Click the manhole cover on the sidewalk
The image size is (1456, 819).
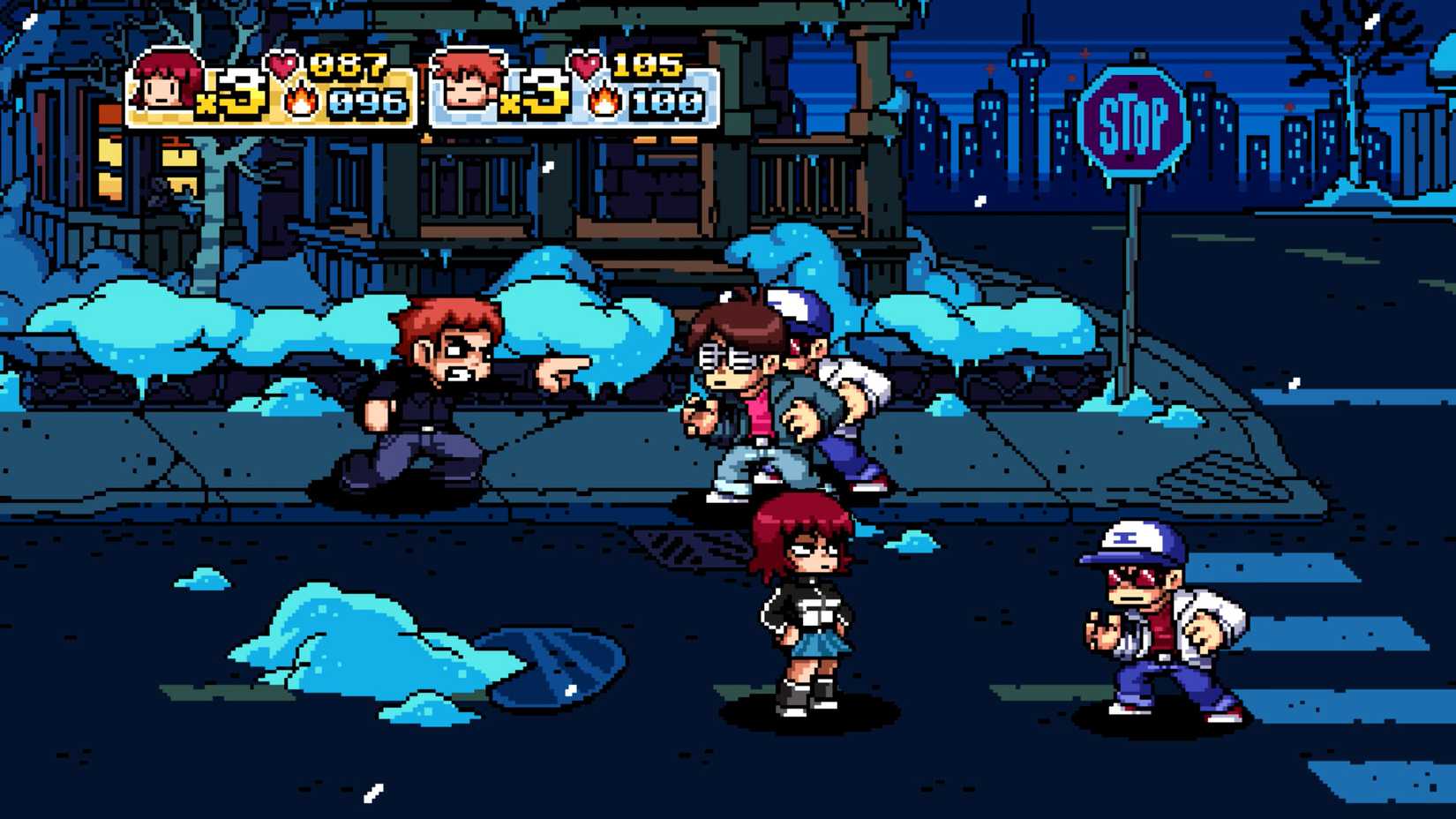[688, 547]
